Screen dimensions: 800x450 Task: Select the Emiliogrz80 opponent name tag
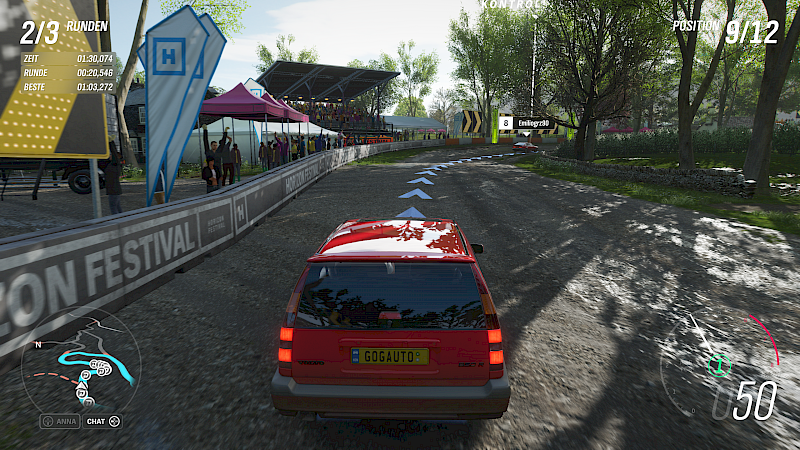531,123
